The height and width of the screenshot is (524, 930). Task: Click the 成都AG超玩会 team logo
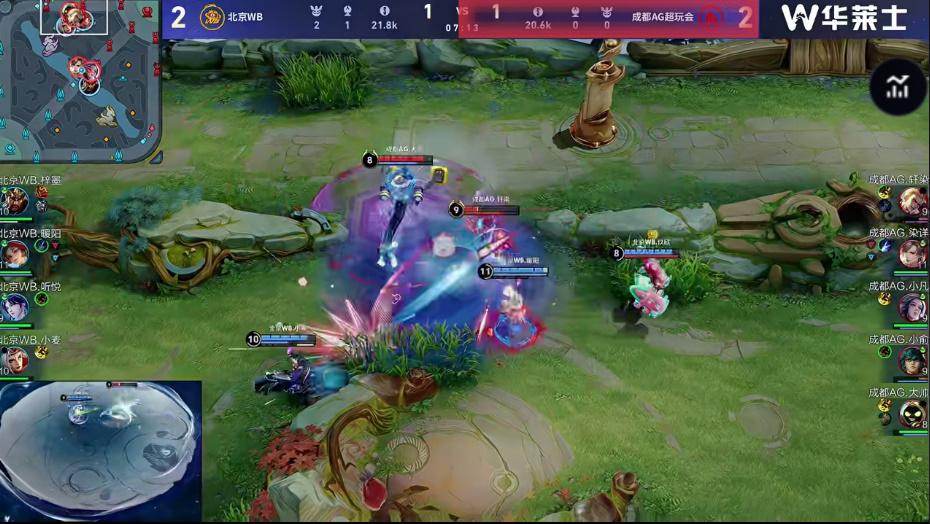[x=712, y=17]
